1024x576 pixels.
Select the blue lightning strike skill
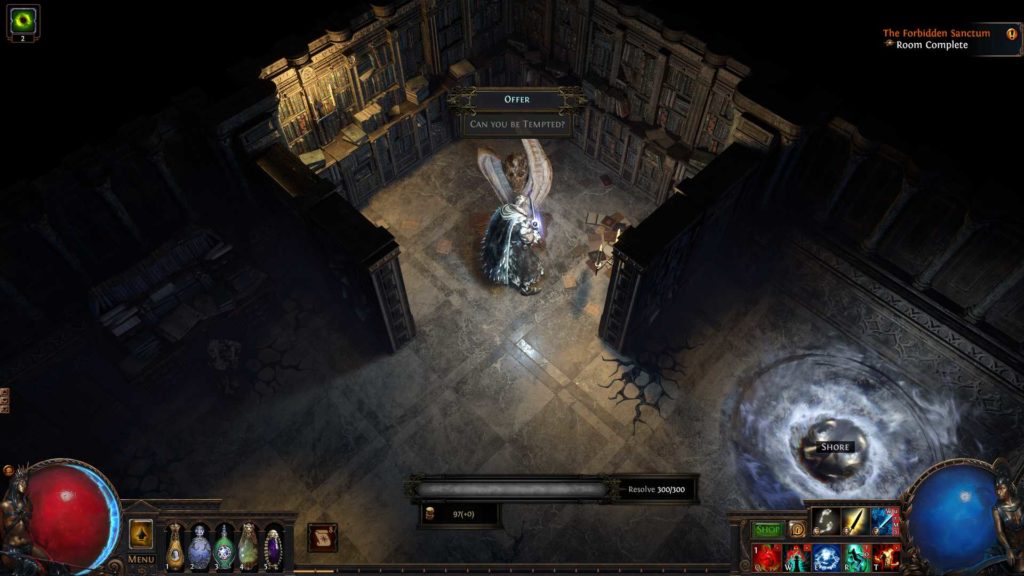[885, 521]
